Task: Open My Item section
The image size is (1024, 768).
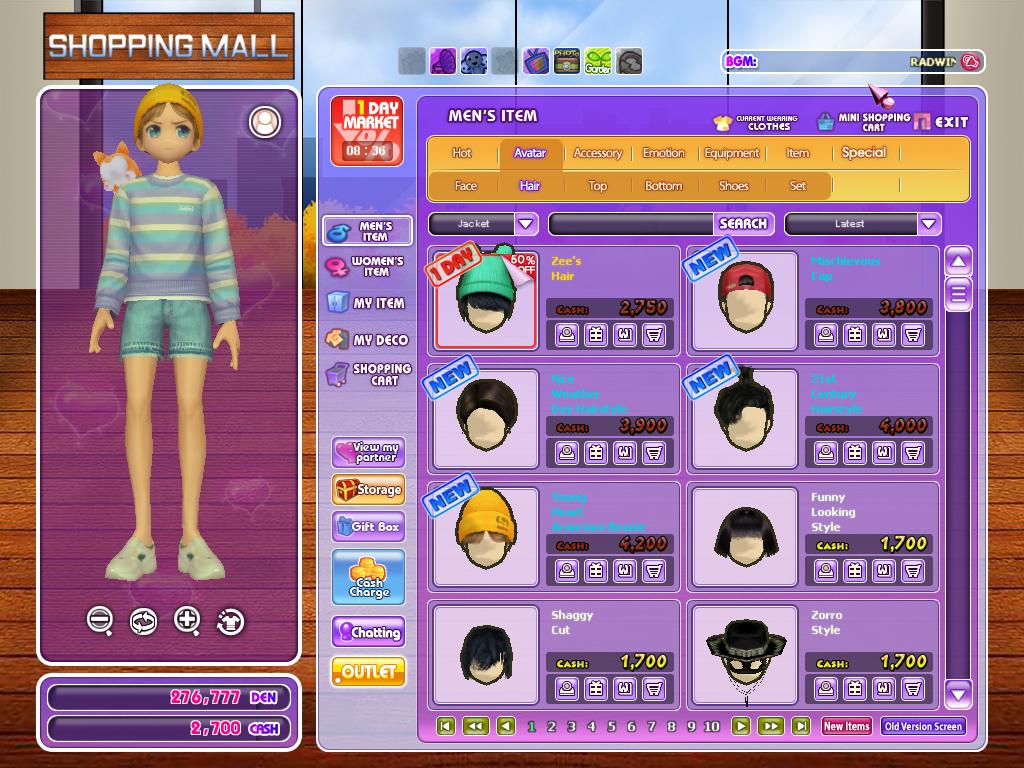Action: pos(366,303)
